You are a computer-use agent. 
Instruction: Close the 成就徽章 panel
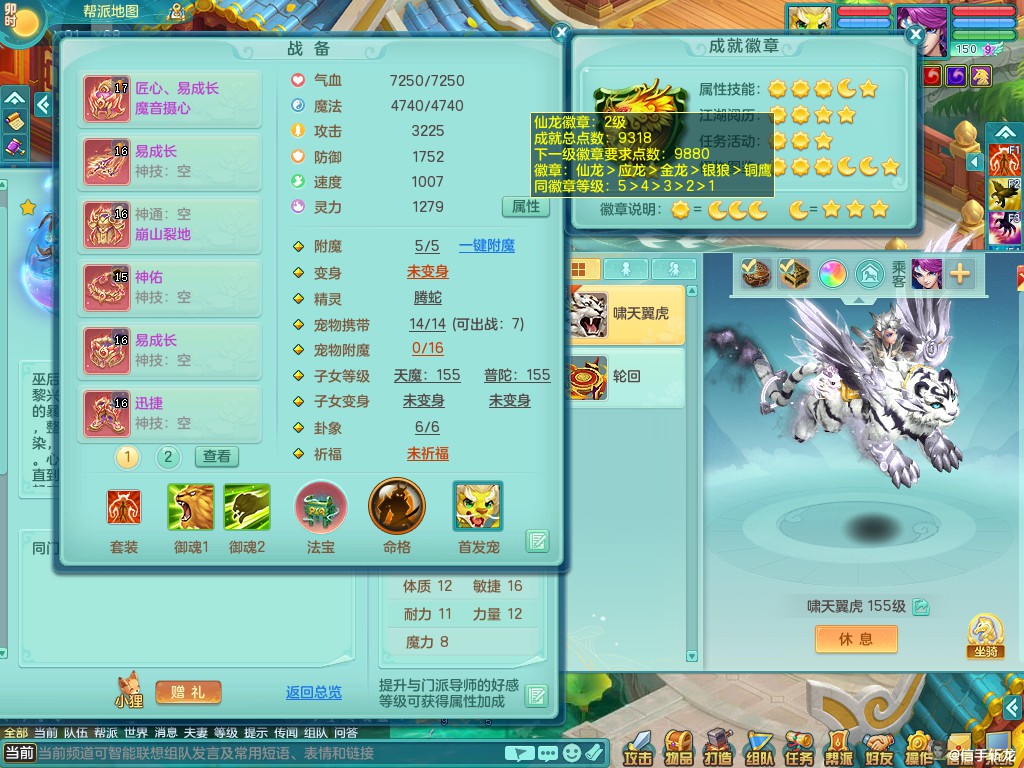[x=914, y=35]
